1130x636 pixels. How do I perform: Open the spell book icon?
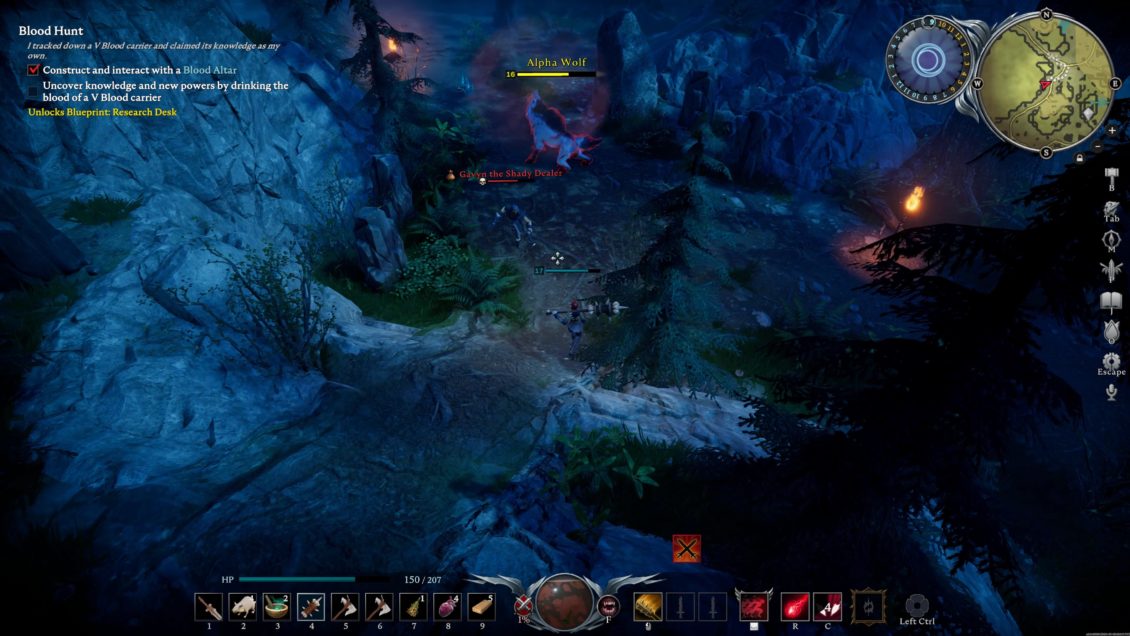pyautogui.click(x=1111, y=302)
